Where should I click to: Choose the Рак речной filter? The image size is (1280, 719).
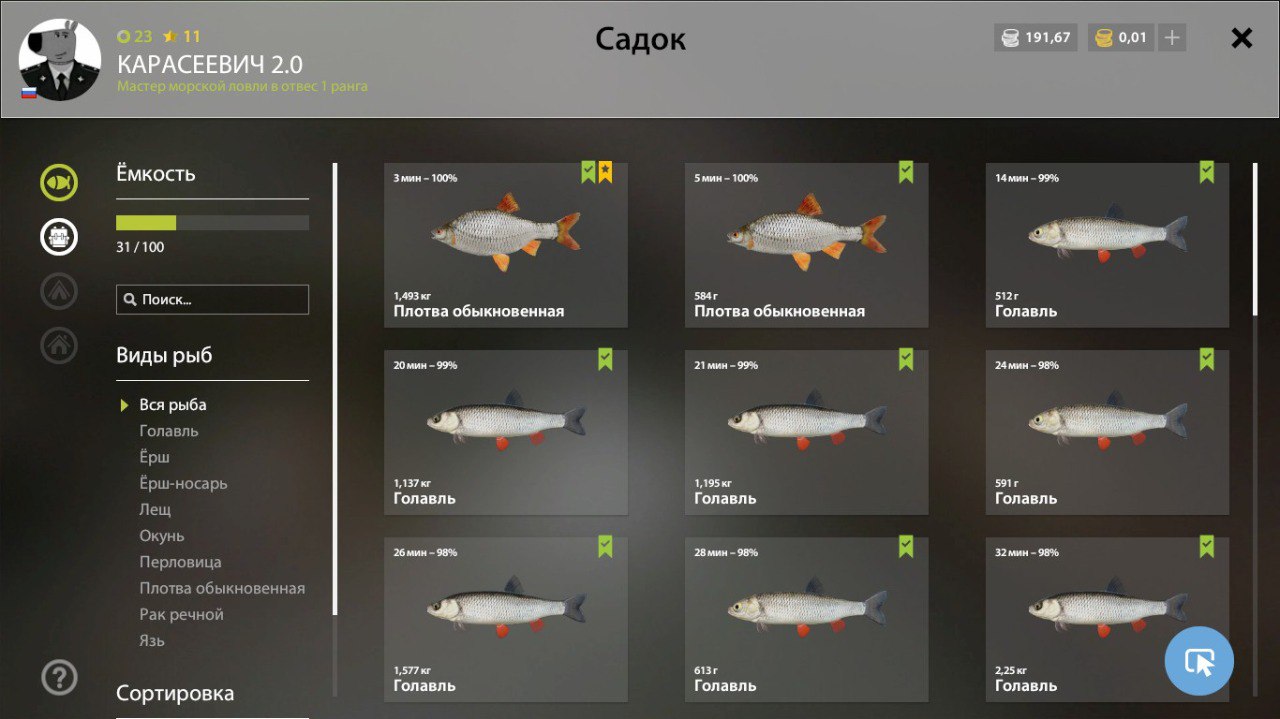(x=181, y=614)
